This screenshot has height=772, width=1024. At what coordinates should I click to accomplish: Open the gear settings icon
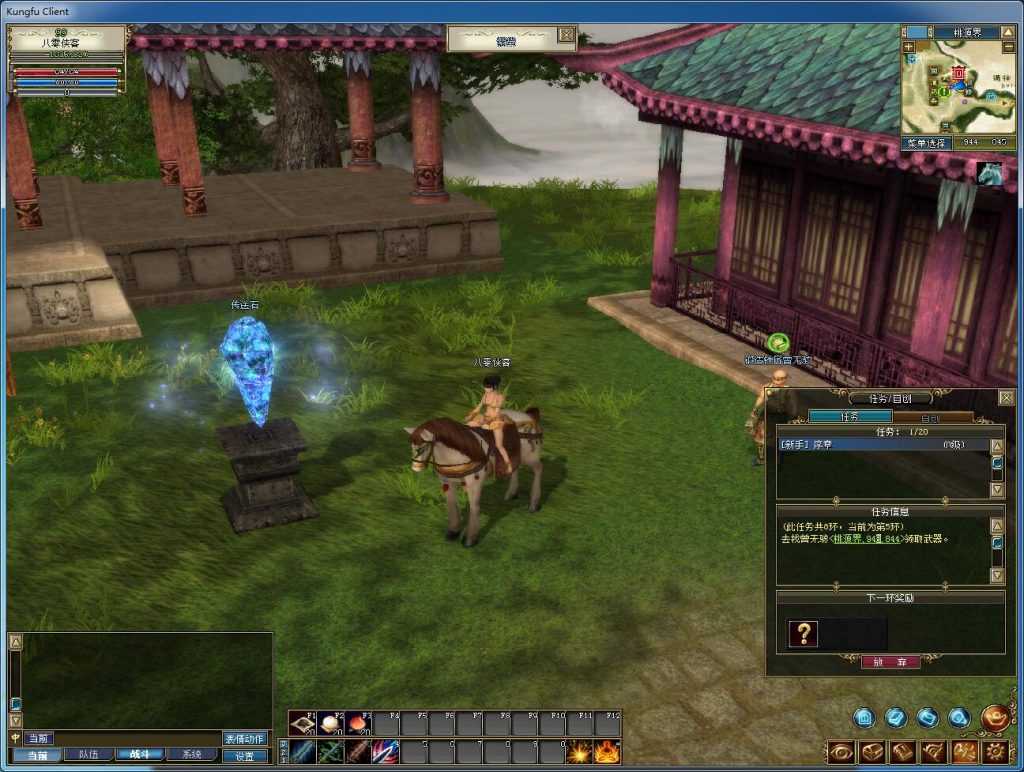pyautogui.click(x=996, y=752)
